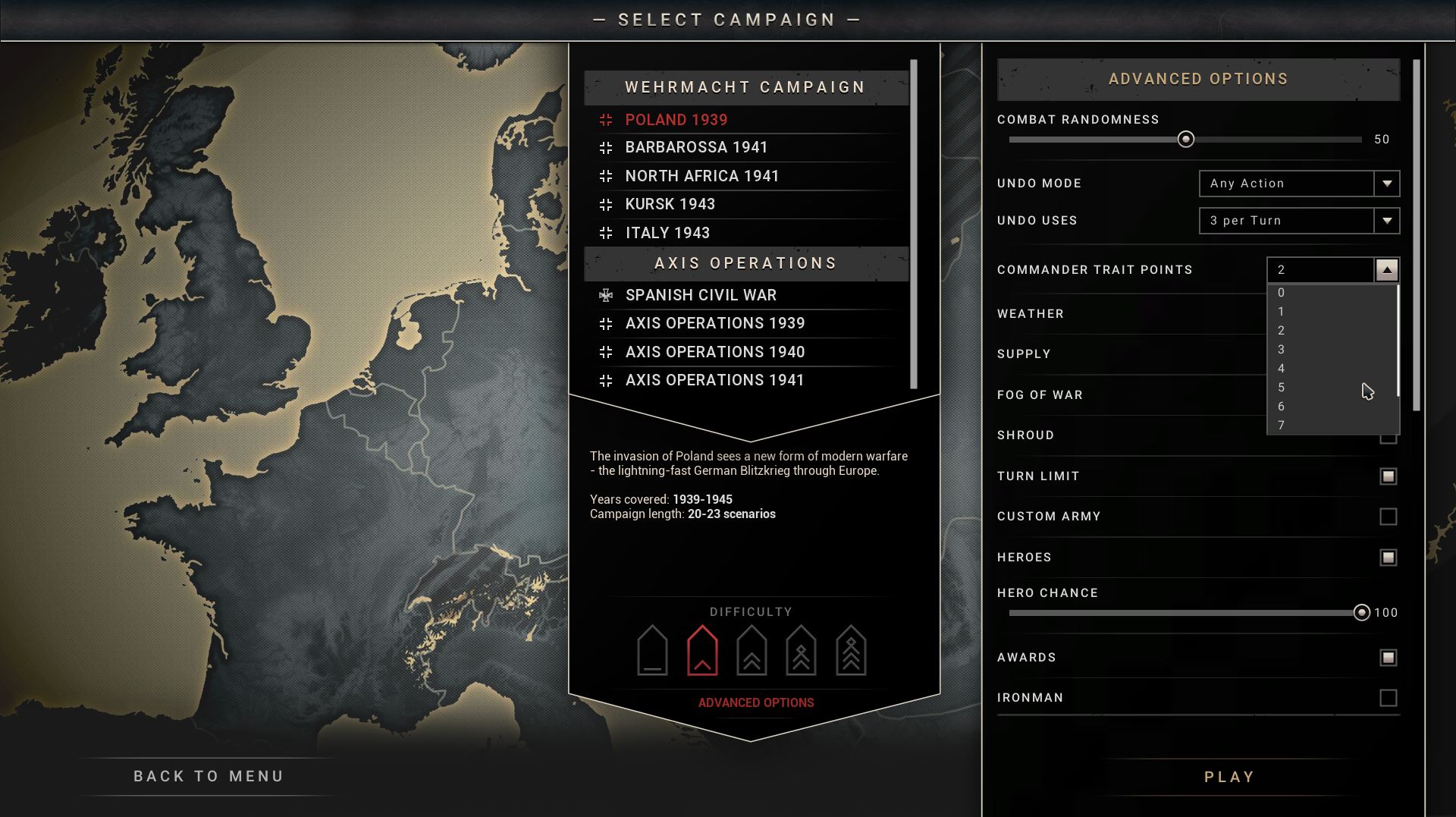The height and width of the screenshot is (817, 1456).
Task: Disable the Heroes checkbox
Action: click(1389, 556)
